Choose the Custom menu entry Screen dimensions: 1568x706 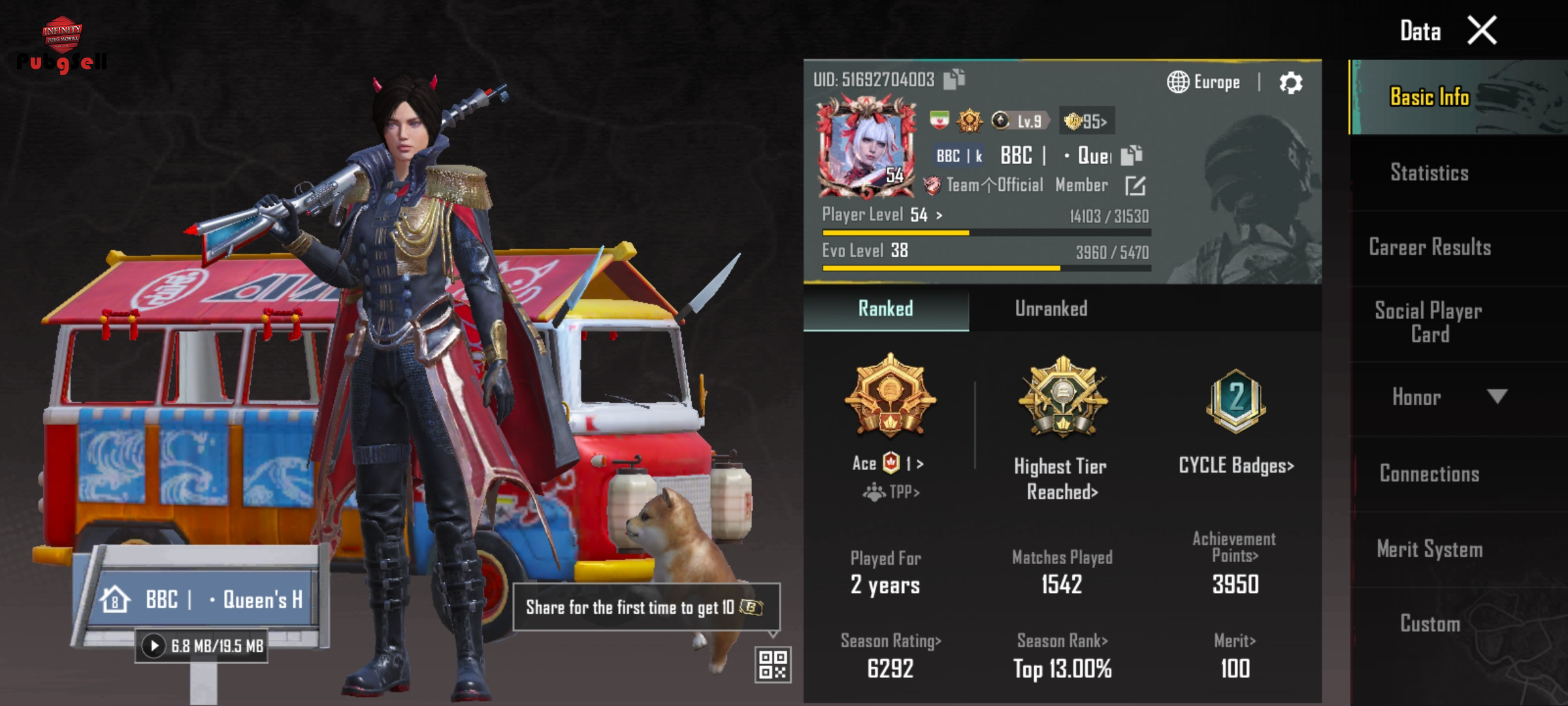click(1429, 624)
